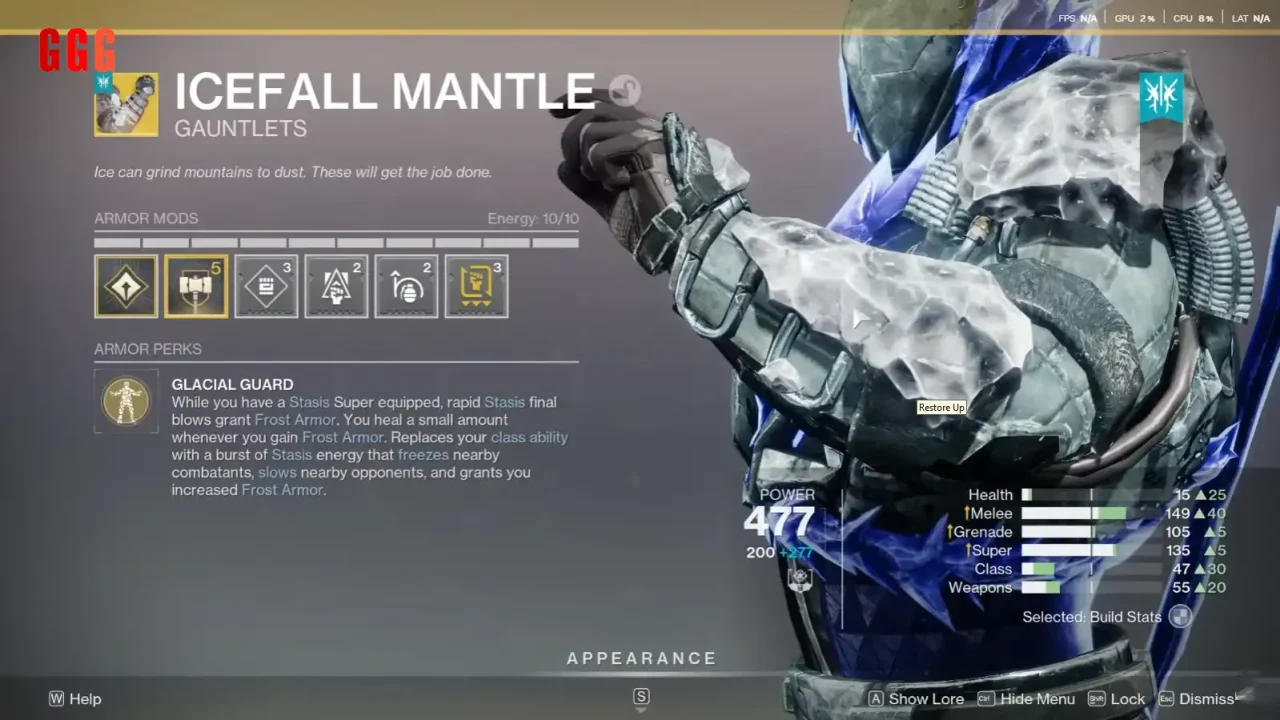Toggle Build Stats selection
Screen dimensions: 1280x720
tap(1179, 617)
